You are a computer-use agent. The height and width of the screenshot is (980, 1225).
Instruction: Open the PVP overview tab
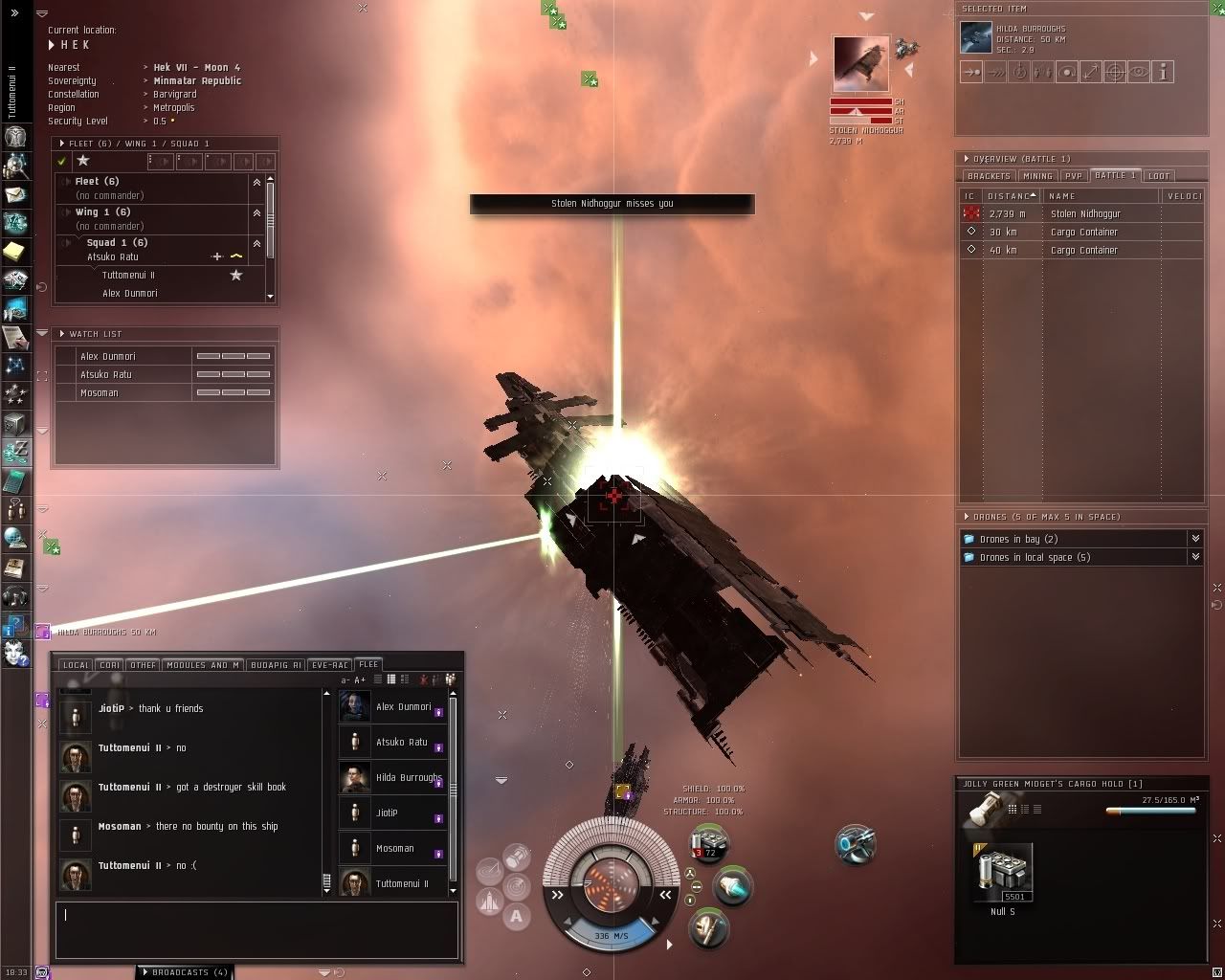[x=1074, y=176]
